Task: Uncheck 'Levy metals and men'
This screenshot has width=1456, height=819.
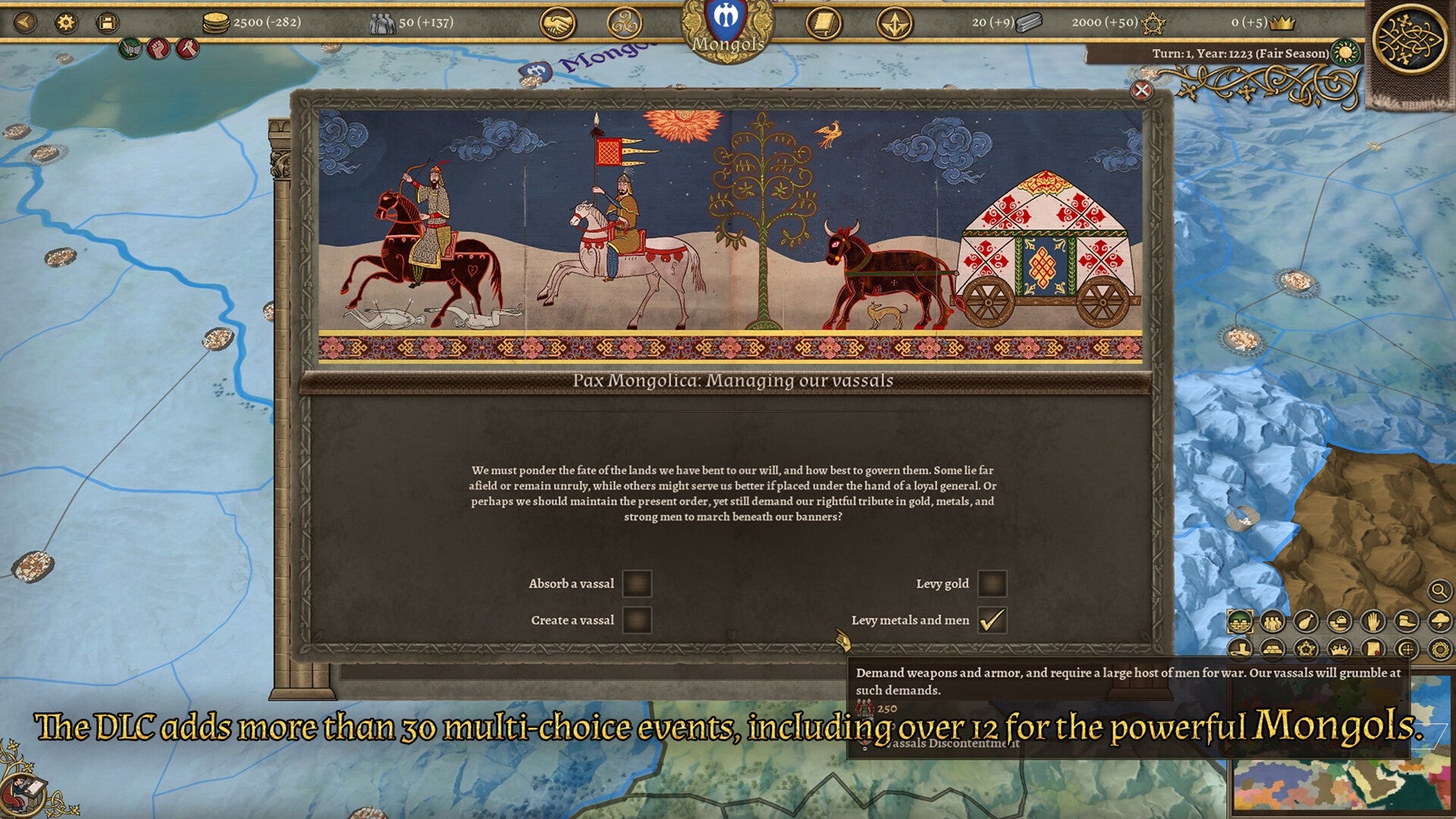Action: [x=992, y=620]
